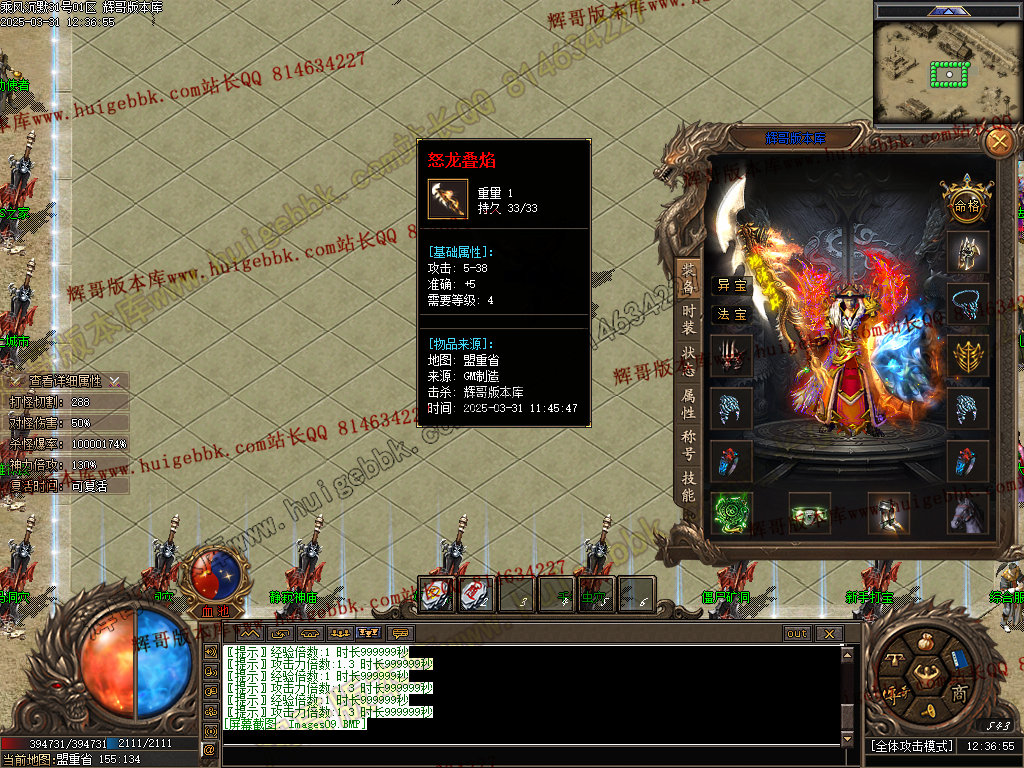Select the horse mount equipment slot
Image resolution: width=1024 pixels, height=768 pixels.
pyautogui.click(x=968, y=512)
